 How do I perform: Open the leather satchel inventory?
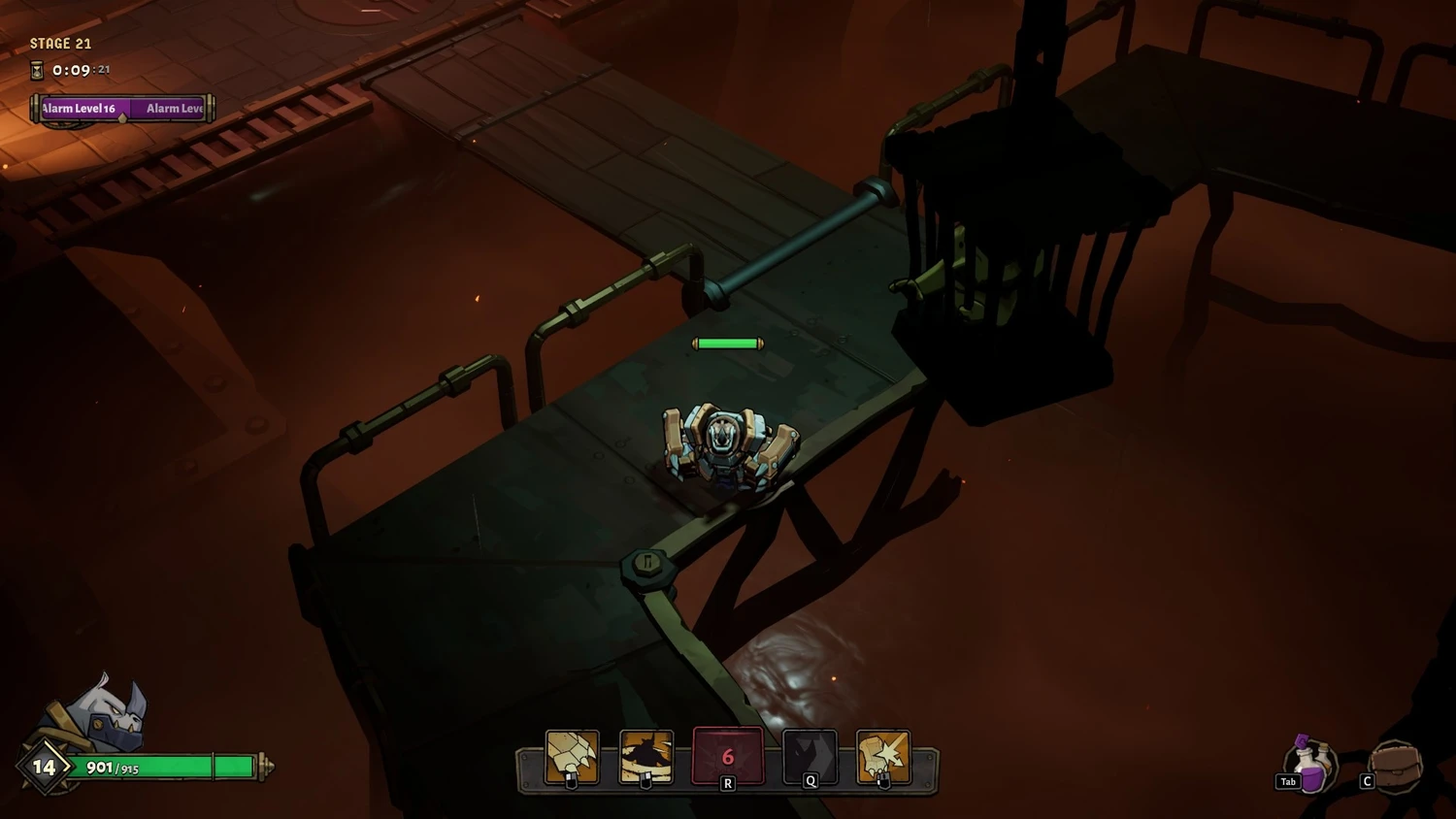(x=1396, y=767)
